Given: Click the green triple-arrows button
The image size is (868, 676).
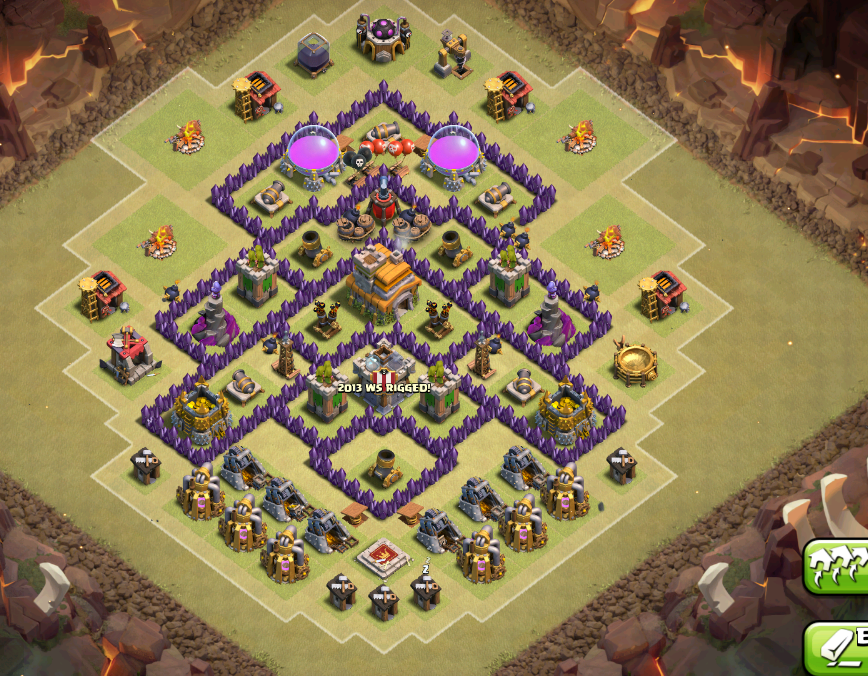Looking at the screenshot, I should pyautogui.click(x=840, y=567).
